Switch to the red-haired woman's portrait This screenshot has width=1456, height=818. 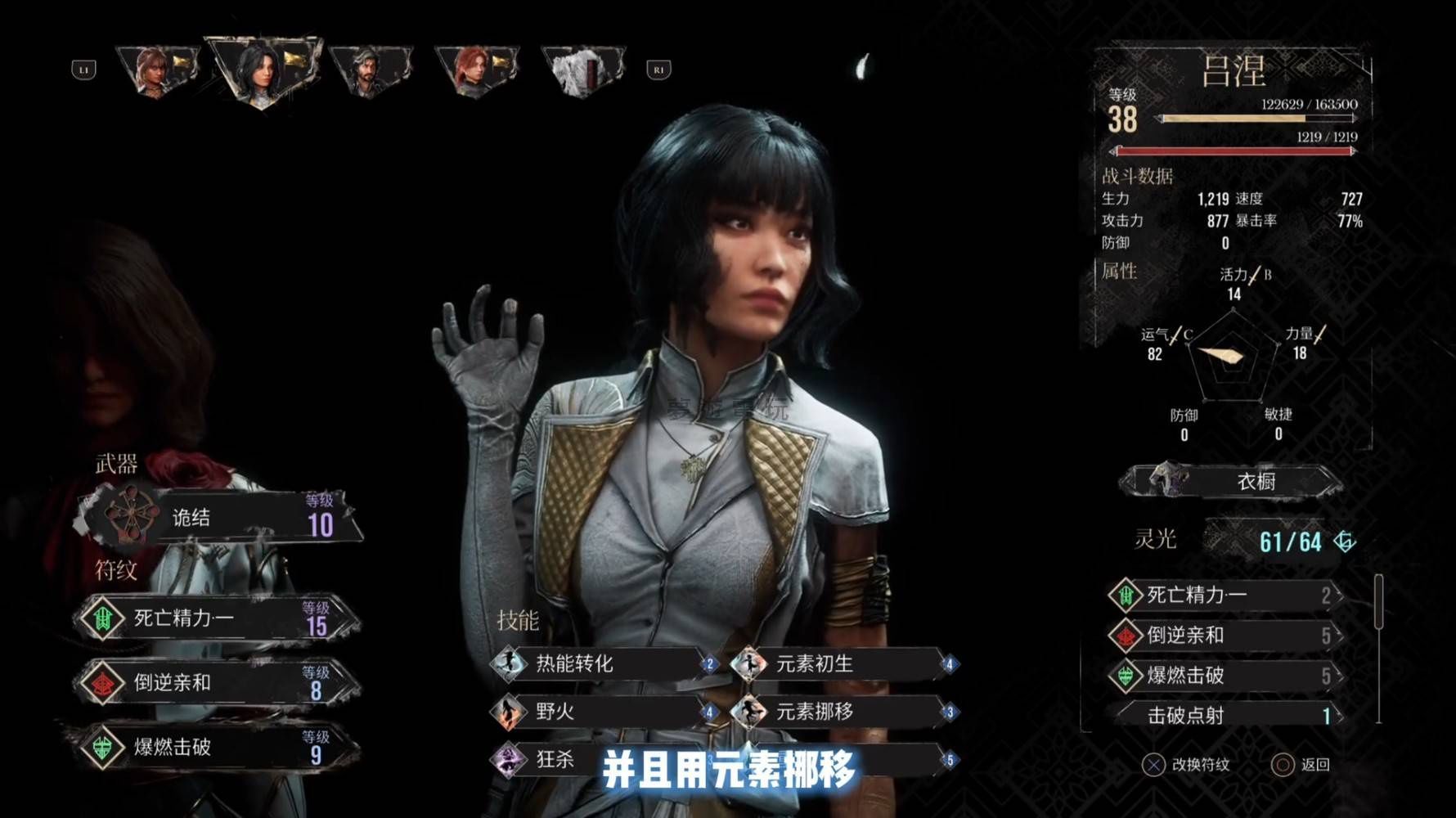point(477,70)
